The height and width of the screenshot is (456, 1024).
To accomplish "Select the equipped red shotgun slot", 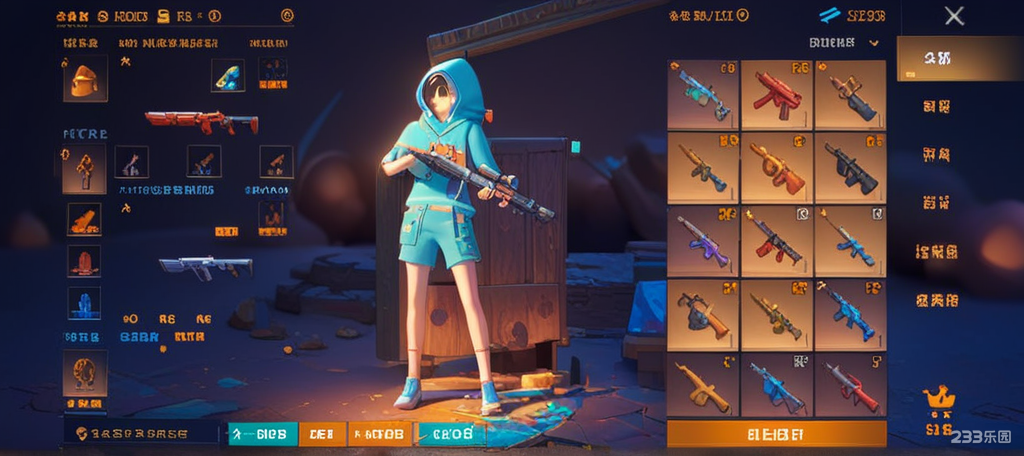I will (201, 122).
